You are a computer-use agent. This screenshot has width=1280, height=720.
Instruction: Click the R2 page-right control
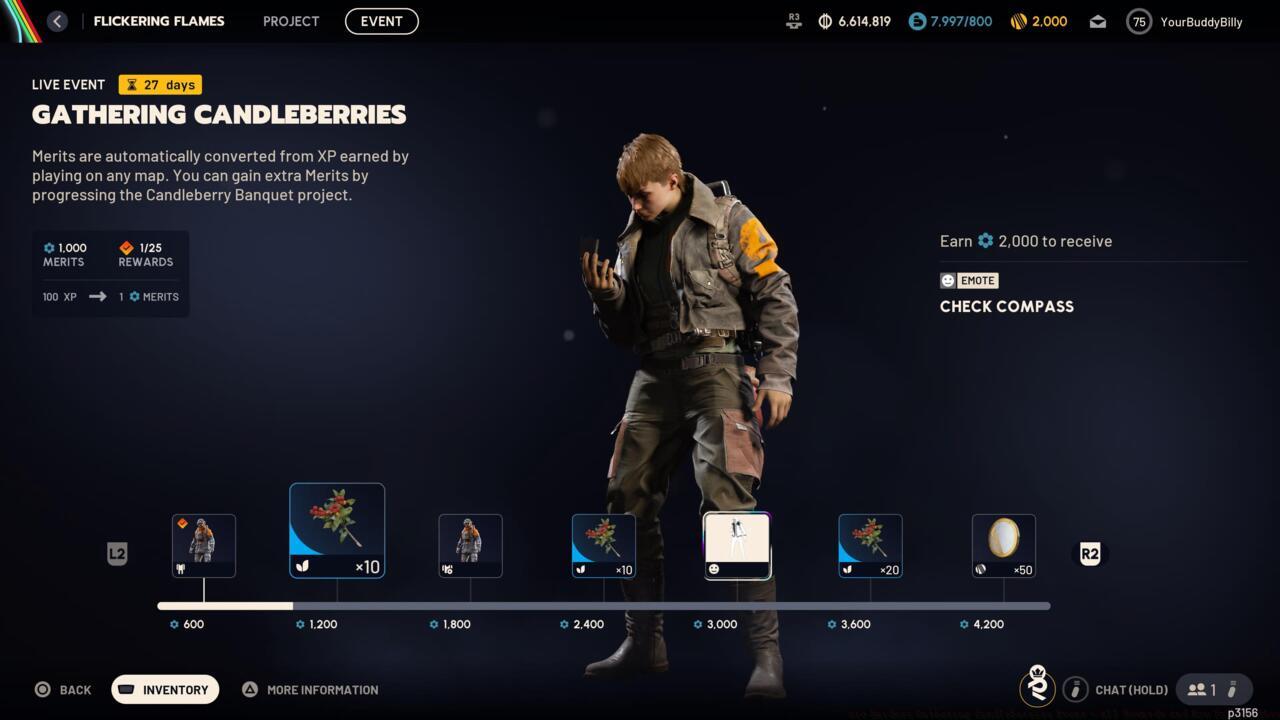[1090, 554]
